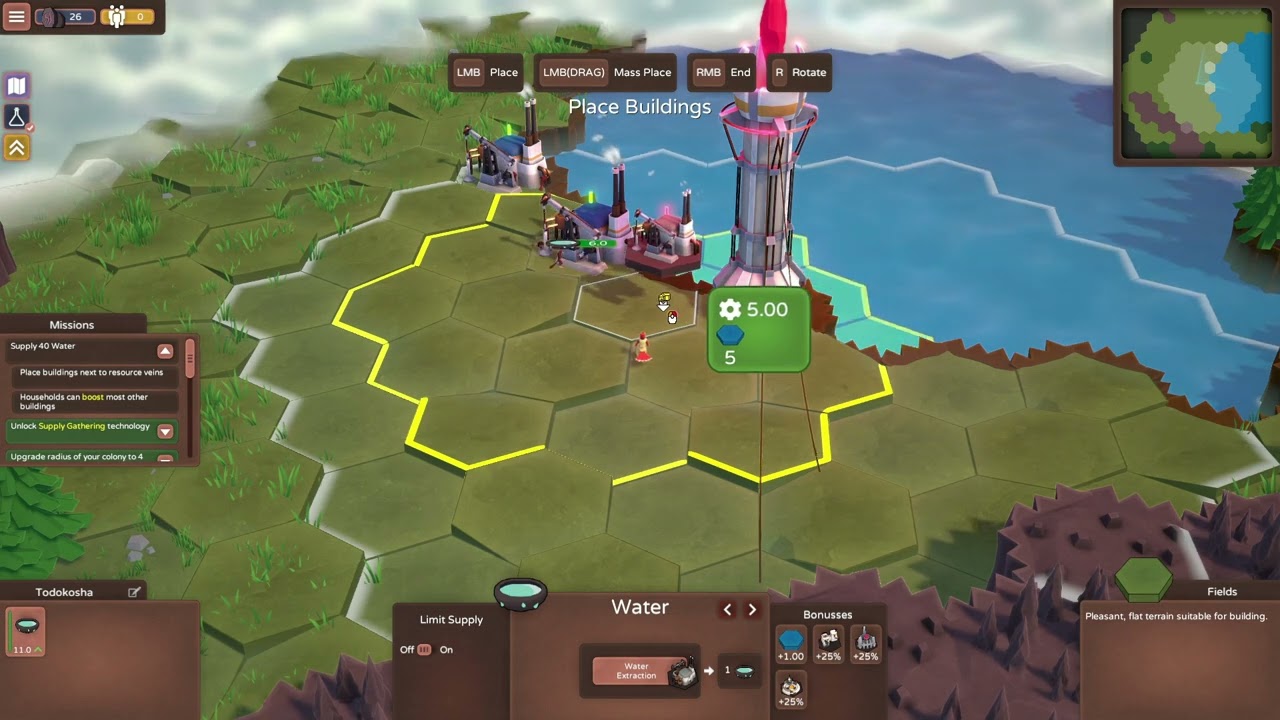Click the stone resource counter

(66, 17)
